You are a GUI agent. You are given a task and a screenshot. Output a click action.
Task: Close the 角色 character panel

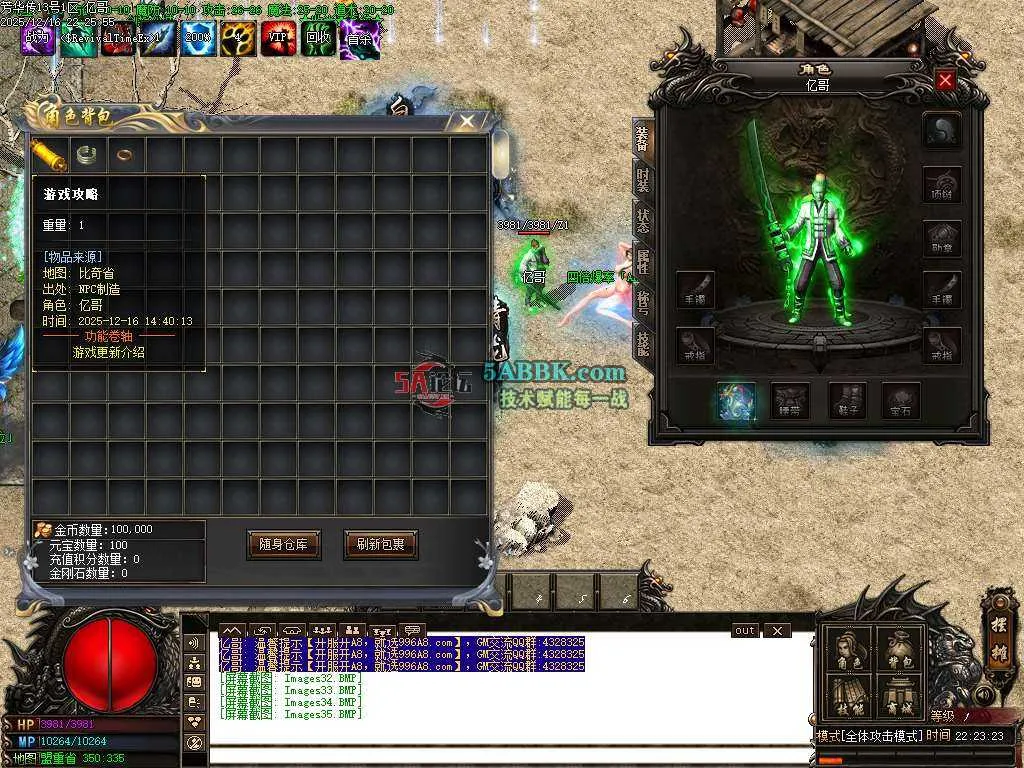coord(945,80)
